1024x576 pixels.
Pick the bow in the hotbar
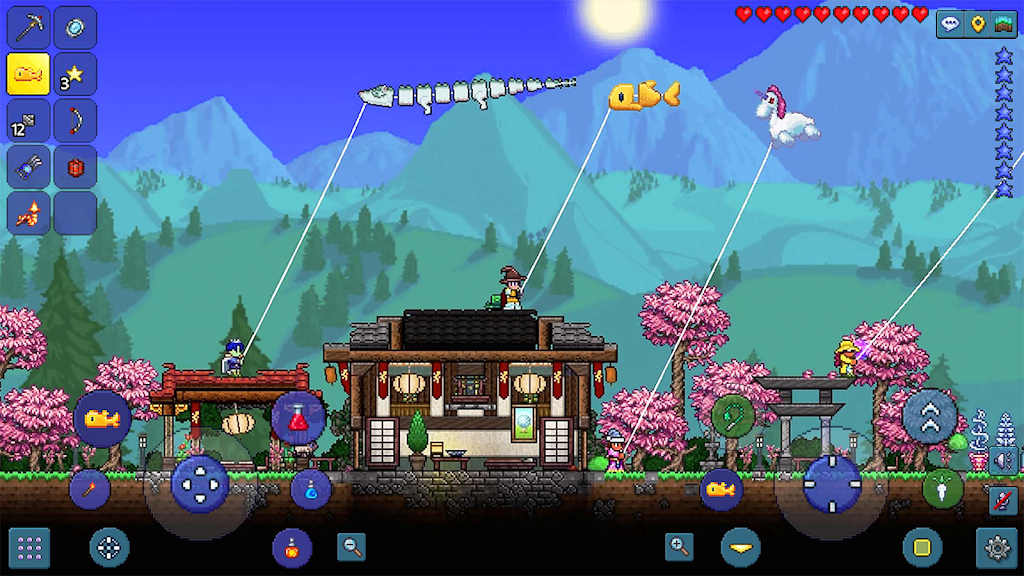[x=75, y=121]
